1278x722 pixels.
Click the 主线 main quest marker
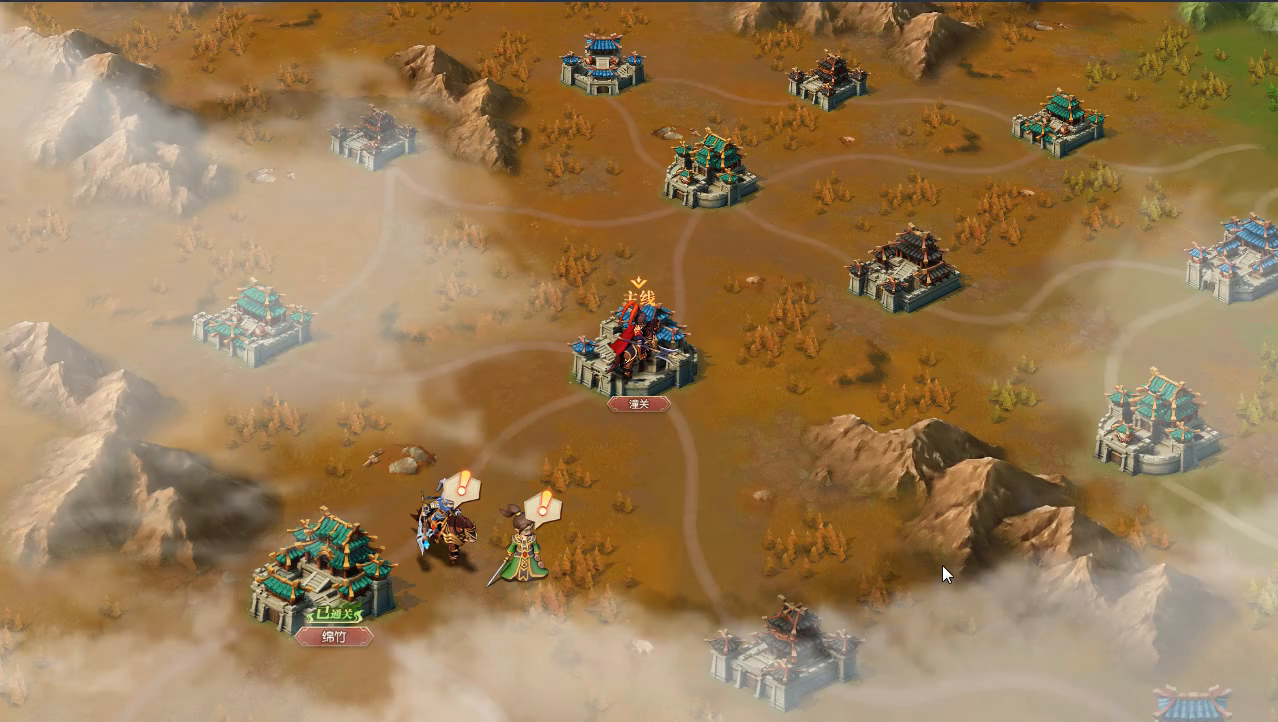(638, 296)
